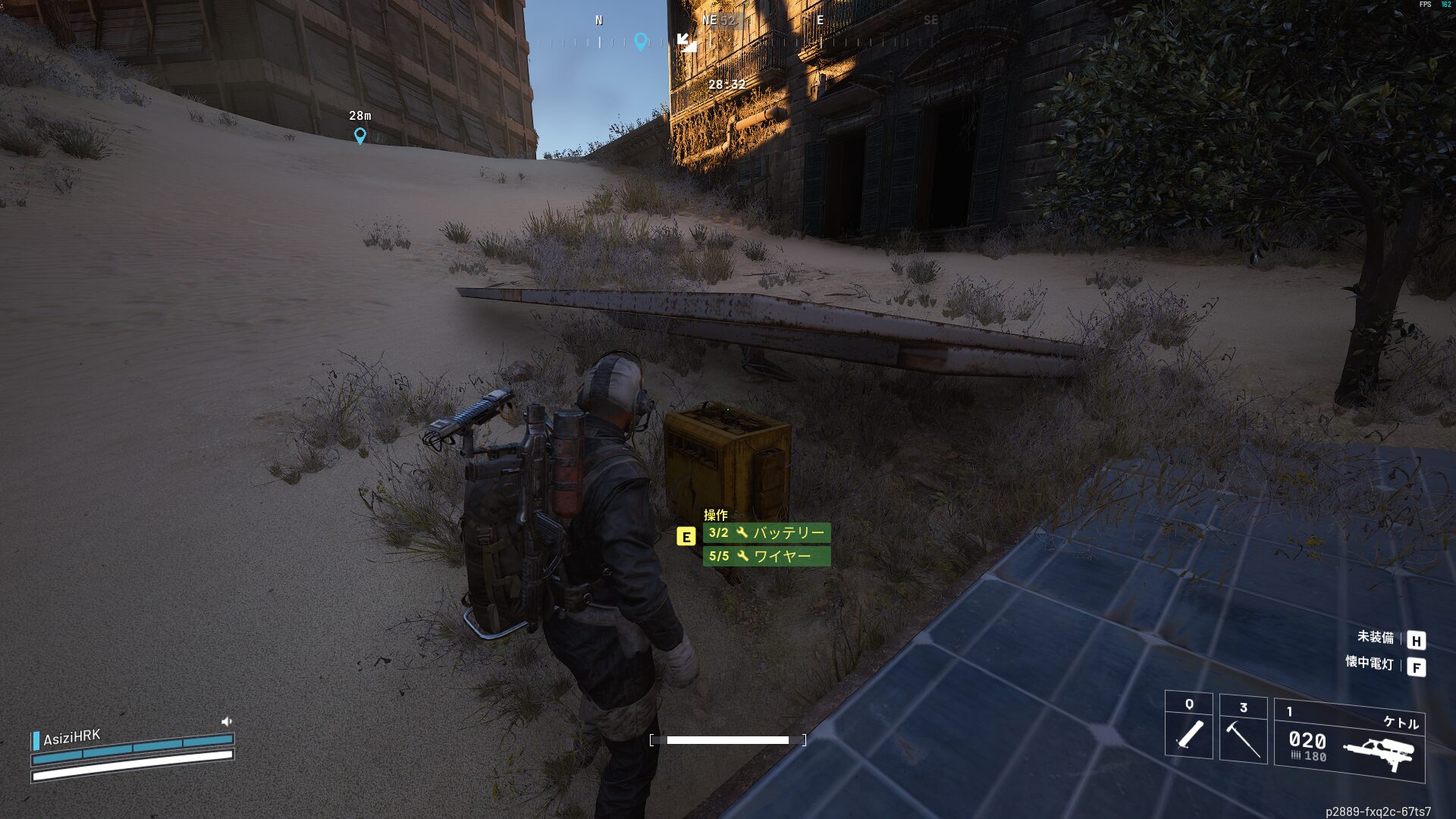Select the blue pin on the compass
The width and height of the screenshot is (1456, 819).
(641, 42)
